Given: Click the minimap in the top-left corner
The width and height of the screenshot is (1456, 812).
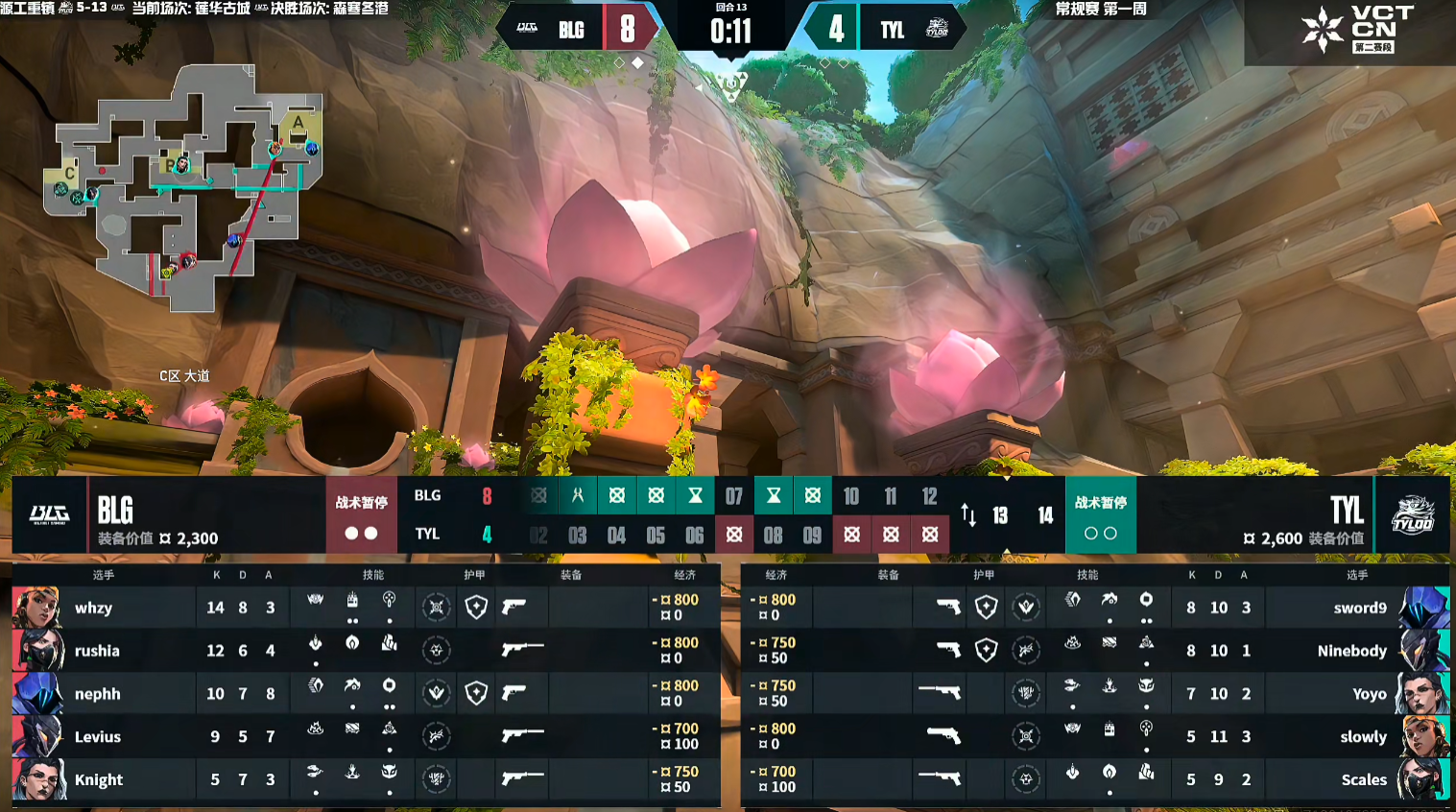Looking at the screenshot, I should [184, 187].
